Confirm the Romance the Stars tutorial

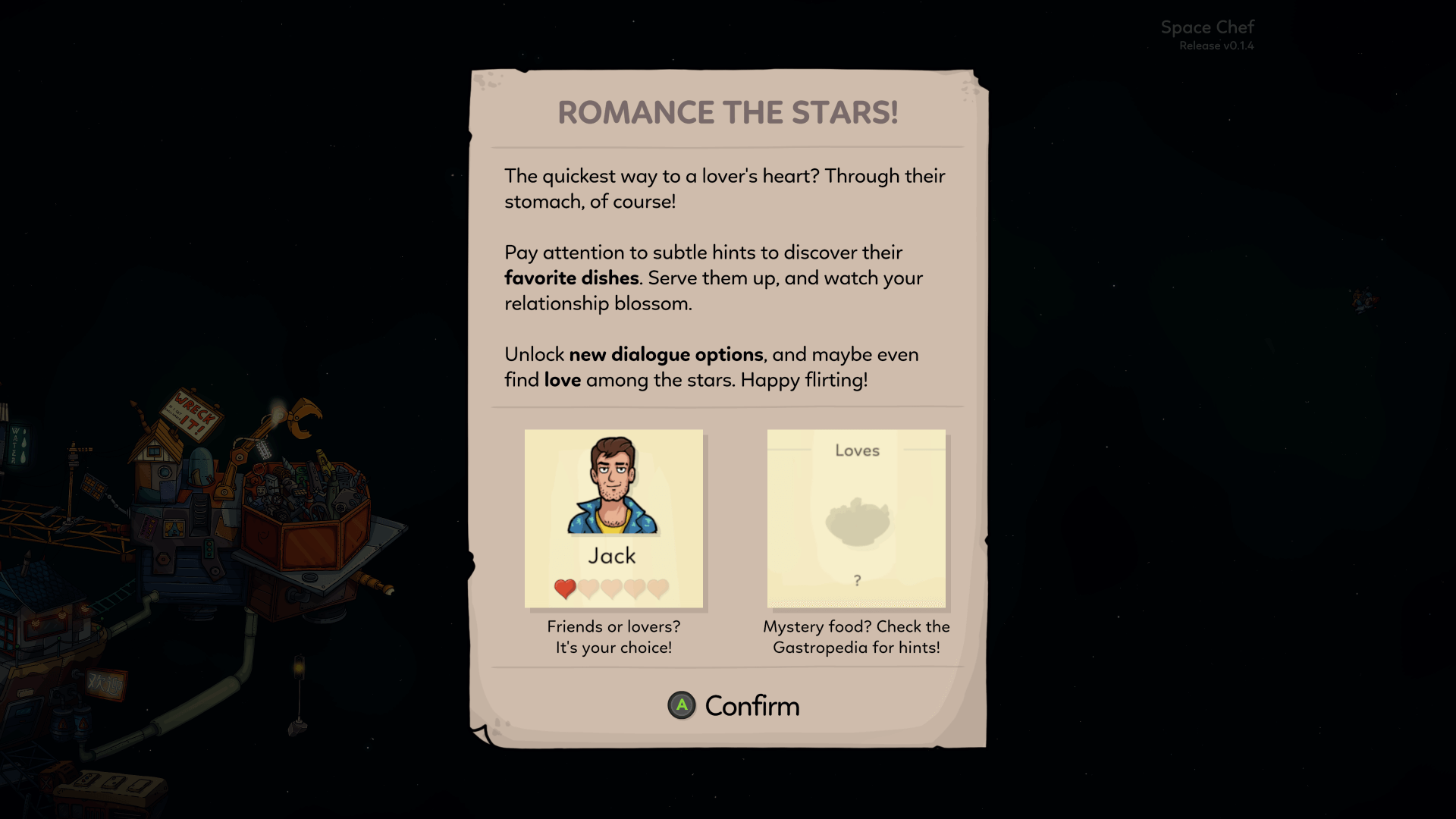(733, 706)
